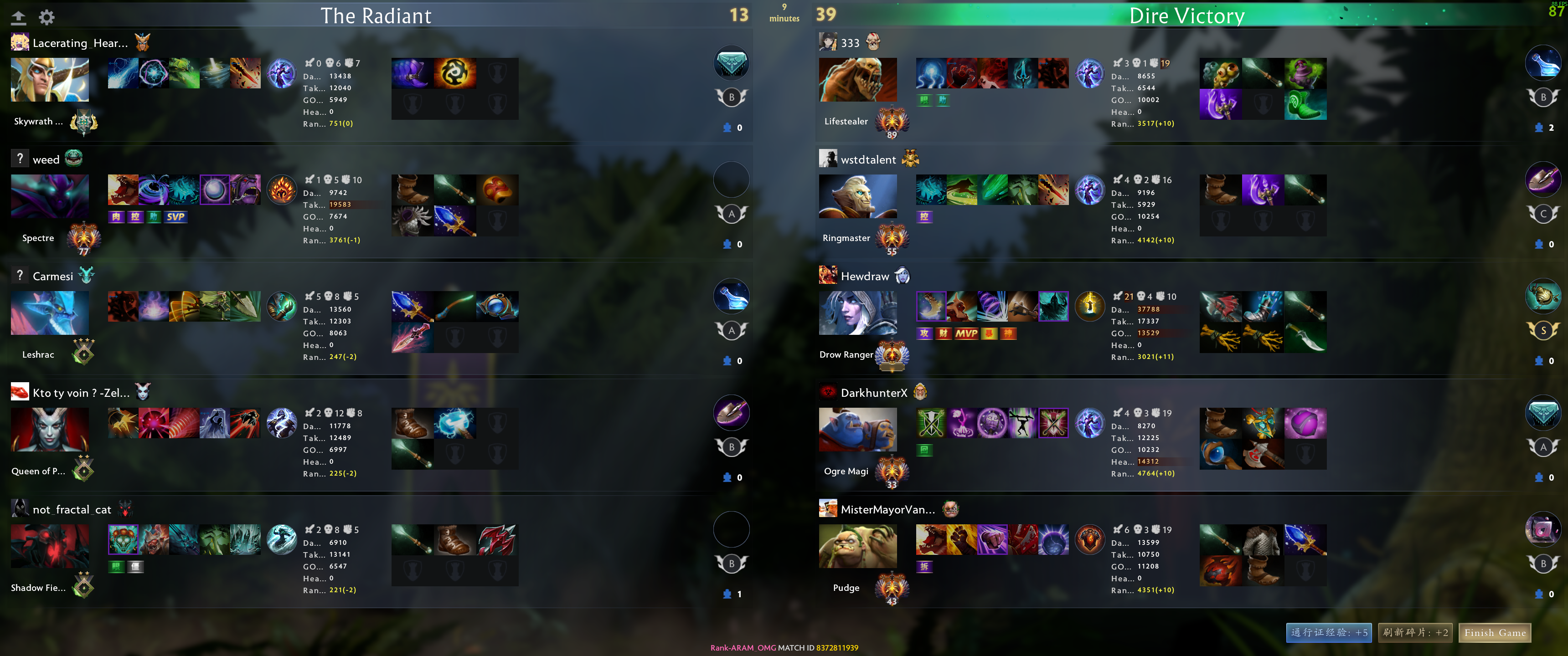Select the Lifestealer hero portrait
The height and width of the screenshot is (656, 1568).
858,80
